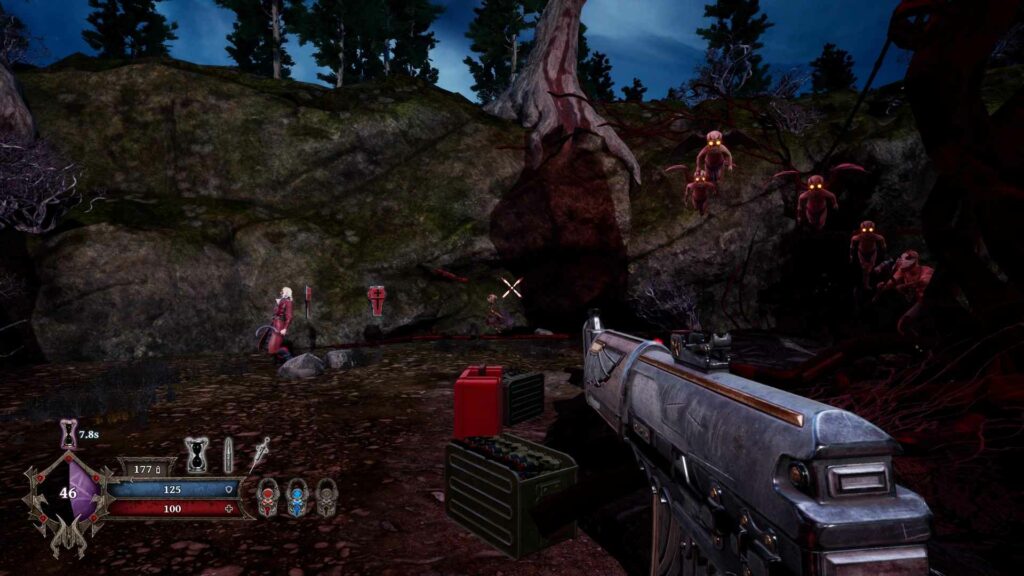Click the grey stone skull key
This screenshot has width=1024, height=576.
326,496
